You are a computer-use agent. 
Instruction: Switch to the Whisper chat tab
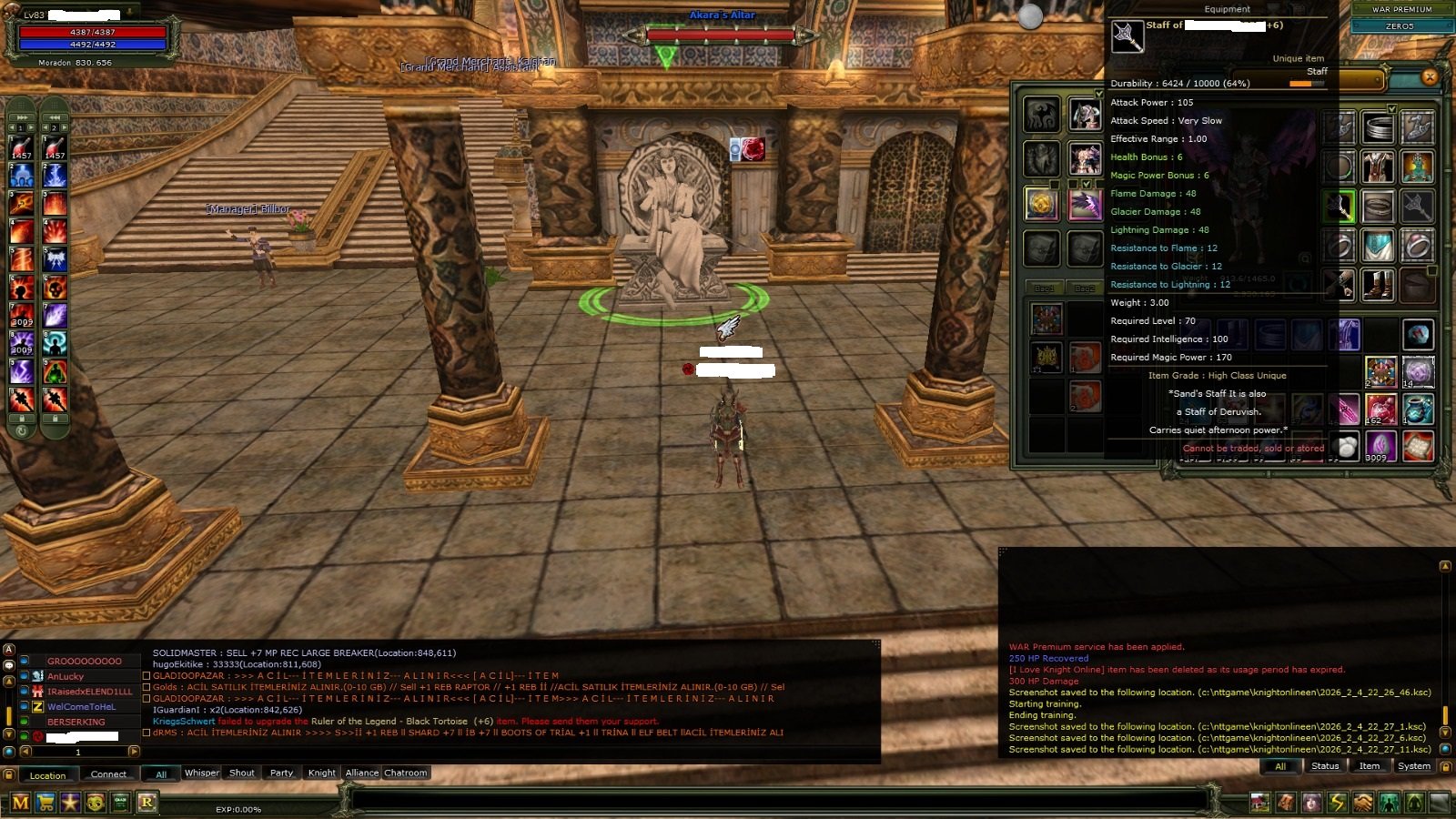tap(202, 773)
